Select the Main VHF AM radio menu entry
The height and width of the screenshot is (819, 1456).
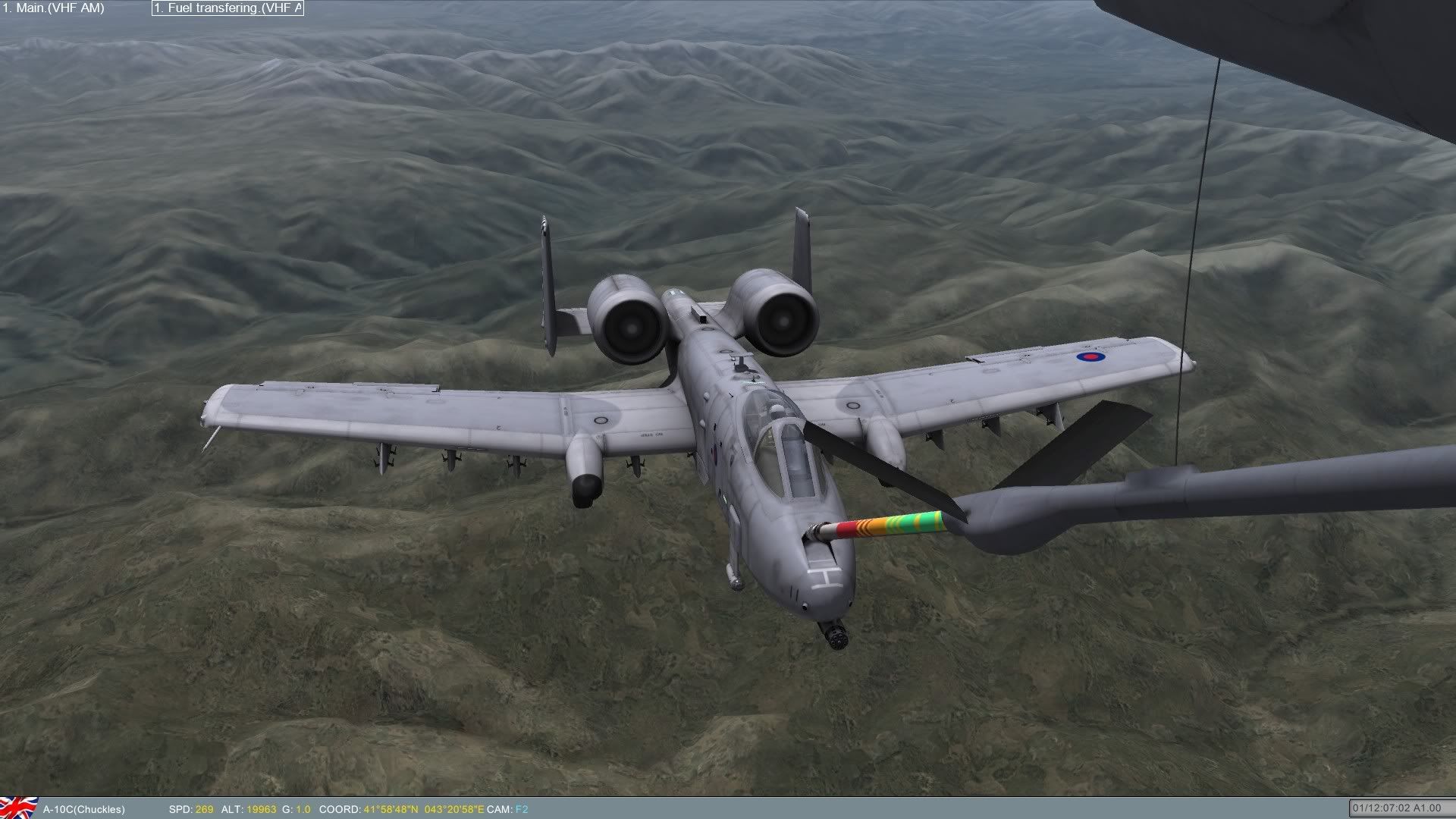point(53,8)
